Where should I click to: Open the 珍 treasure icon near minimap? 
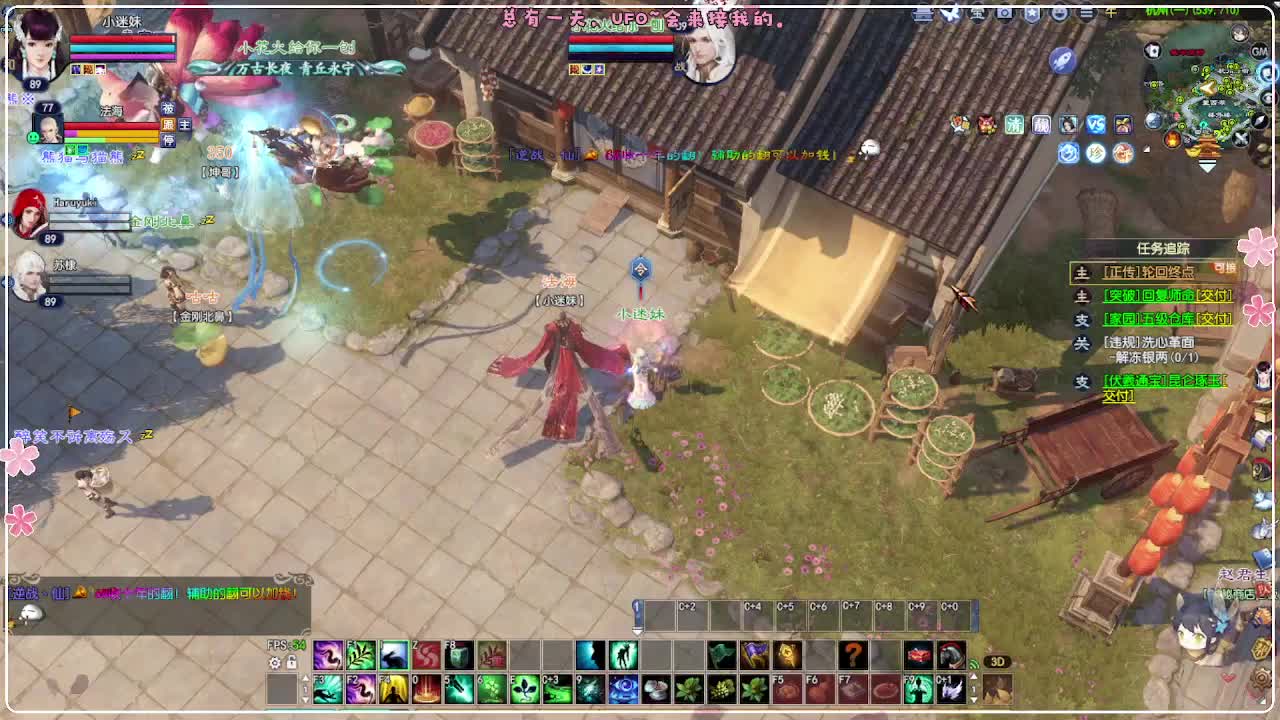tap(1097, 152)
